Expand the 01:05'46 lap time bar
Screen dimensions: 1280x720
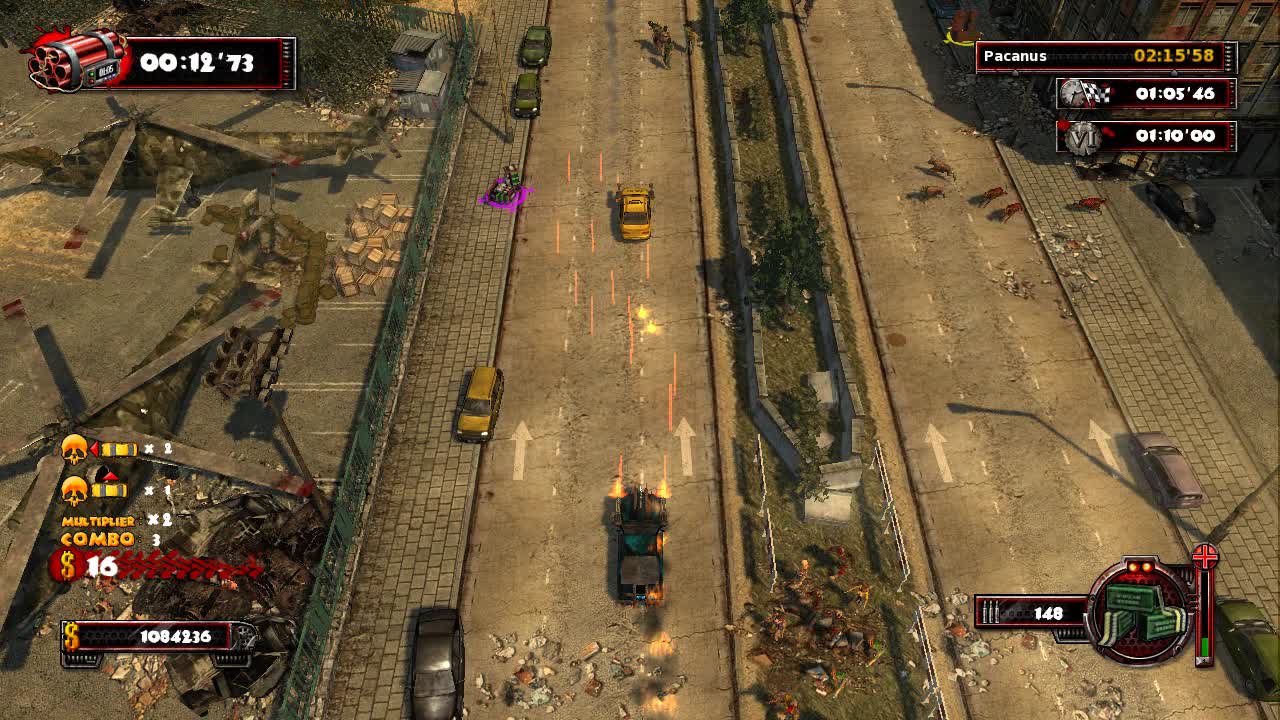(1160, 95)
